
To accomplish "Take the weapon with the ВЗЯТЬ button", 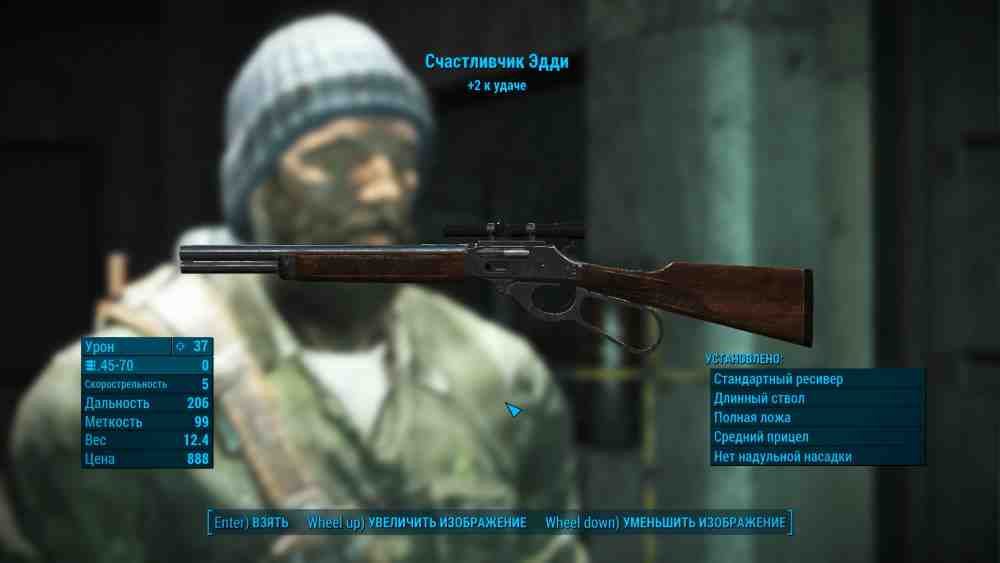I will pyautogui.click(x=251, y=523).
